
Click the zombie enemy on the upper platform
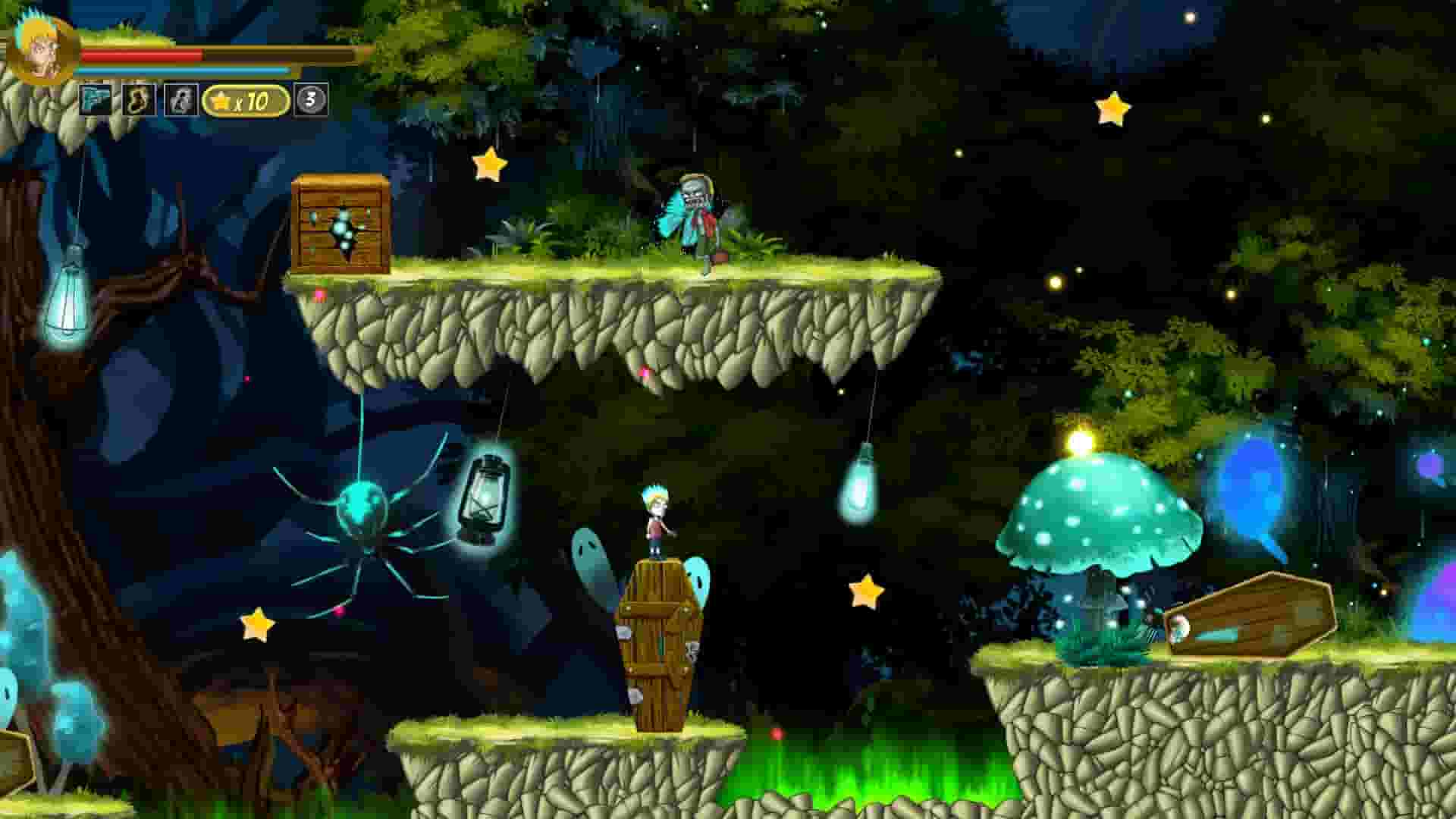694,216
